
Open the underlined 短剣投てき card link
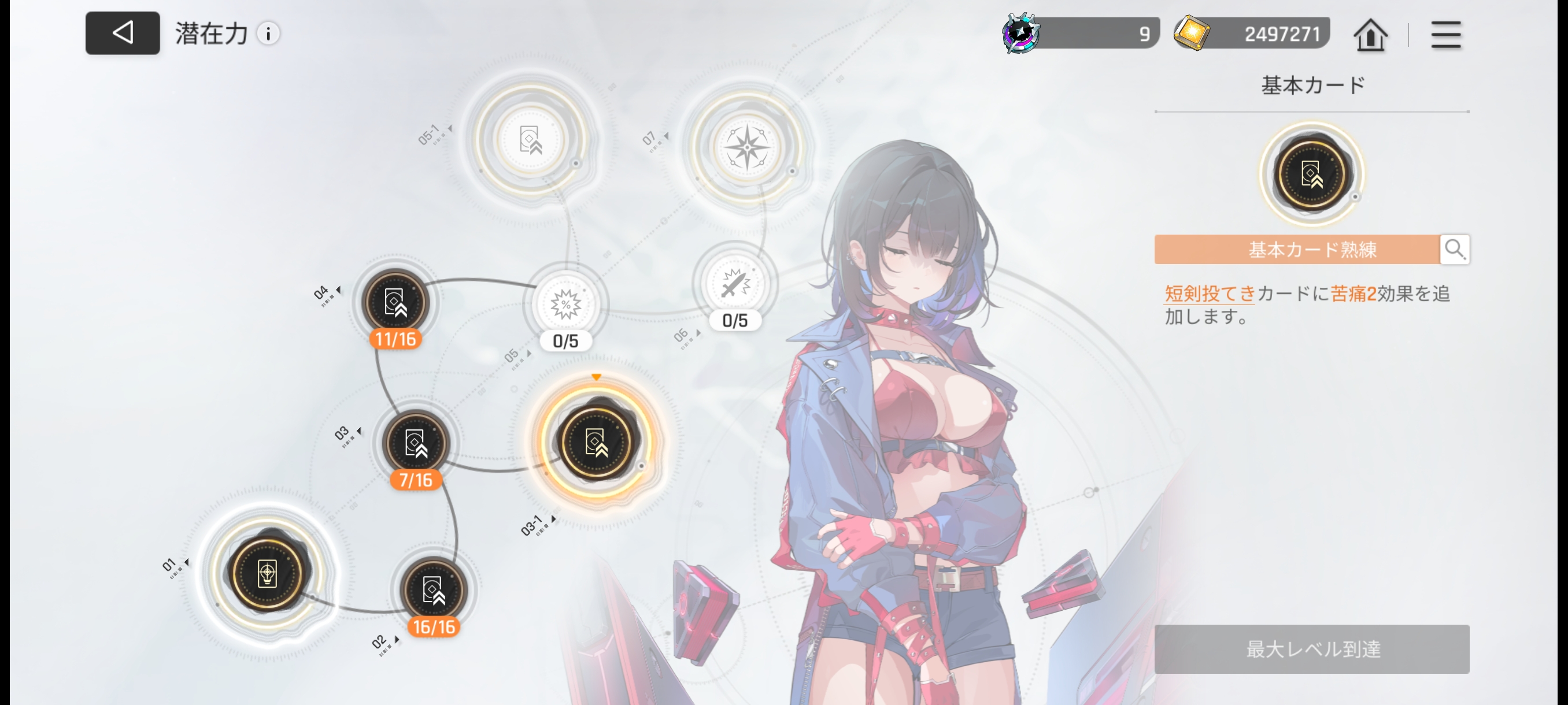click(x=1210, y=294)
